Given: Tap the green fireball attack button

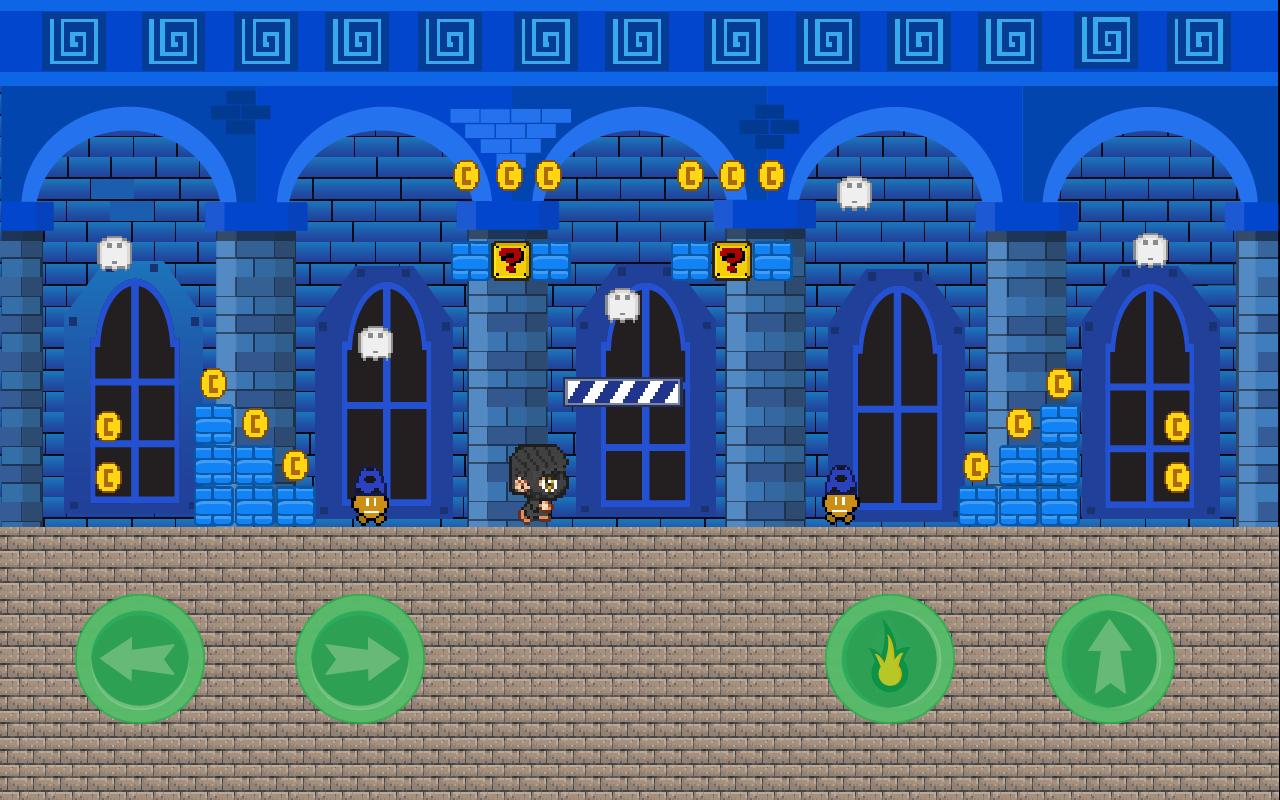Looking at the screenshot, I should click(889, 659).
